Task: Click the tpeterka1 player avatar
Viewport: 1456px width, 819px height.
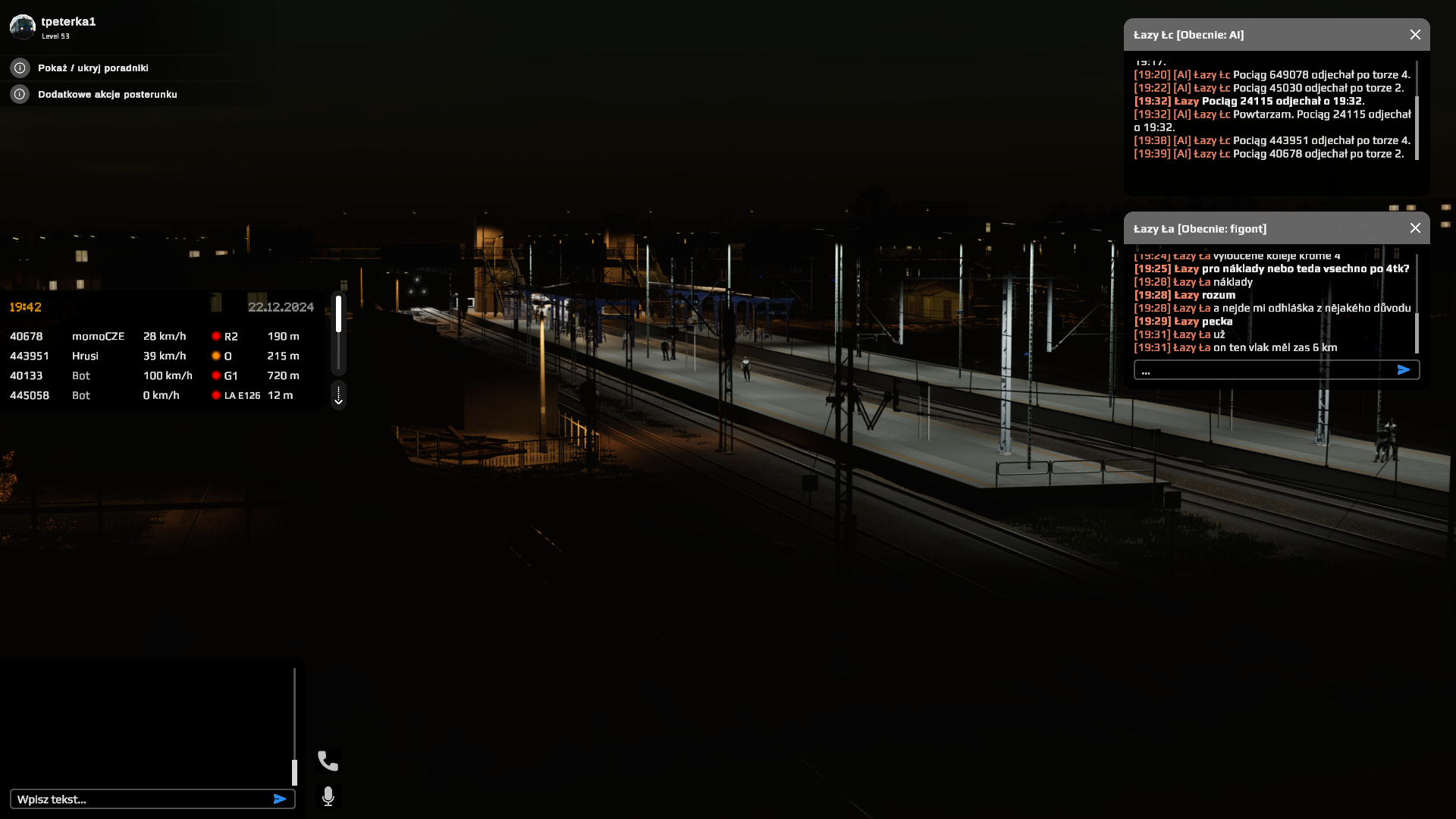Action: coord(23,27)
